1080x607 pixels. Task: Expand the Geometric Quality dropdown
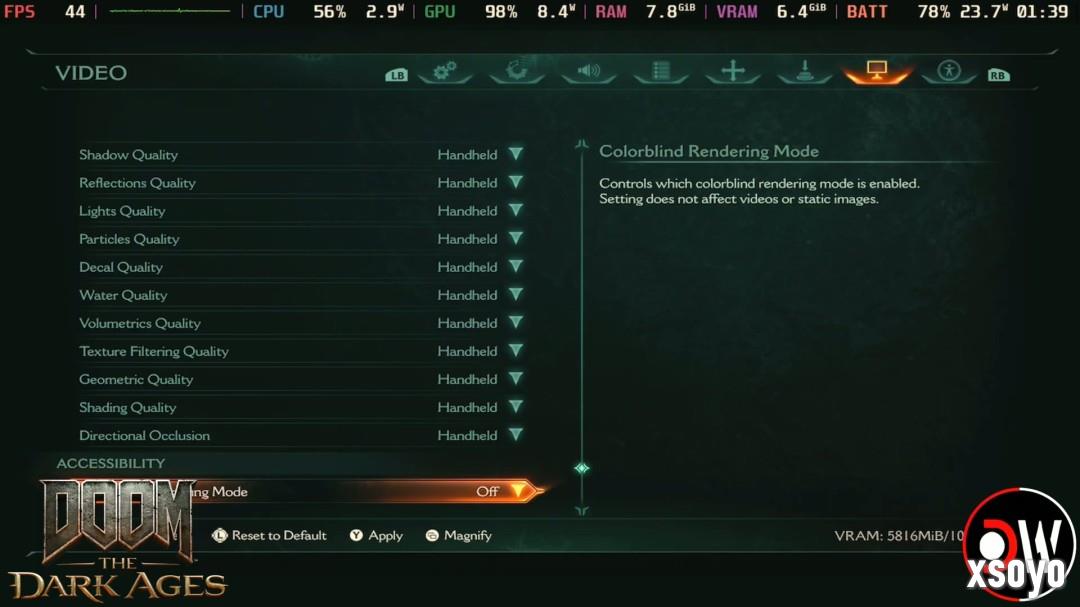pyautogui.click(x=515, y=379)
